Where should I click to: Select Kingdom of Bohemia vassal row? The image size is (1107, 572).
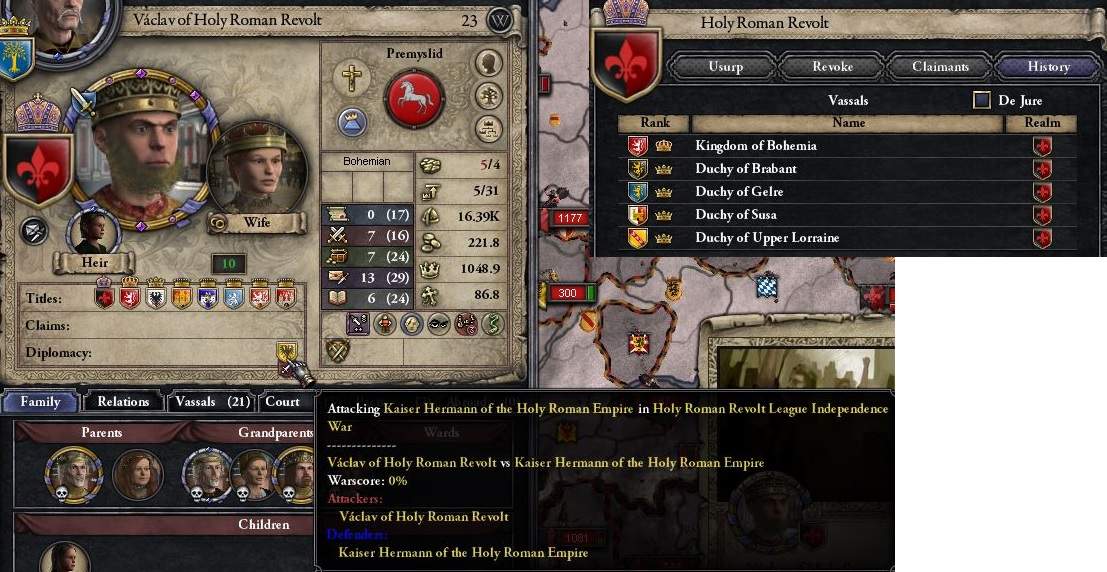pos(756,146)
